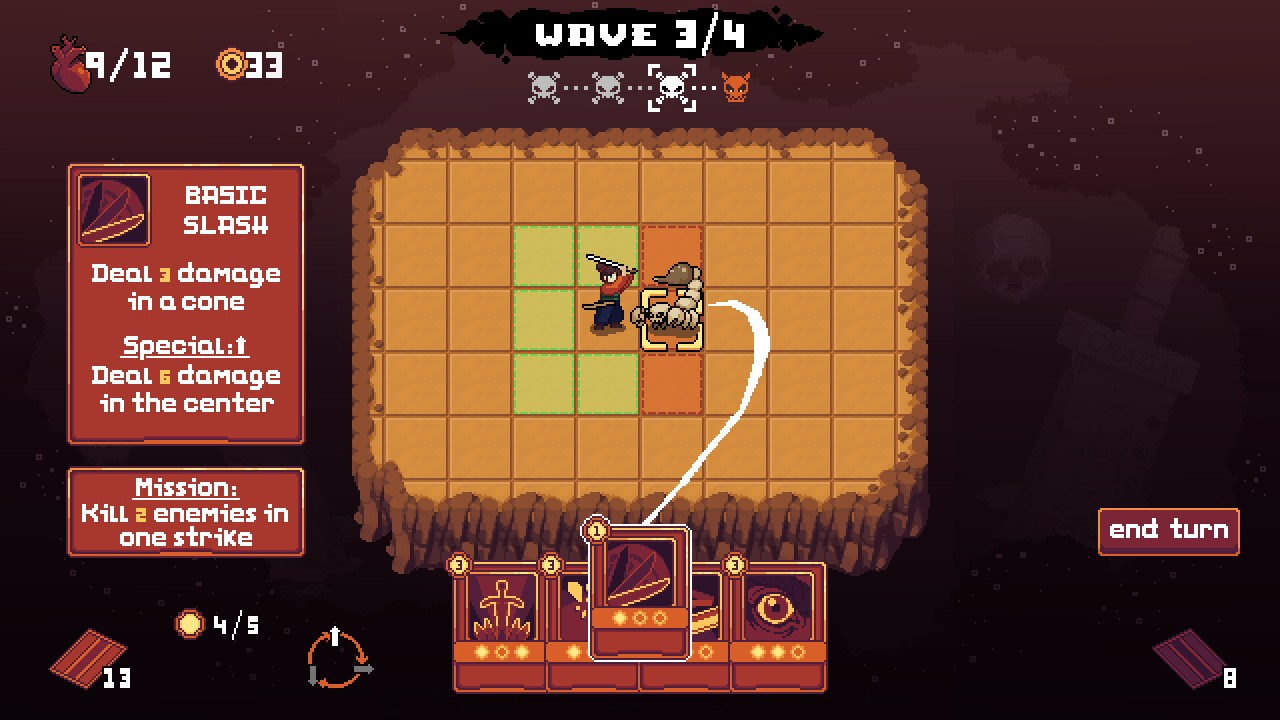End the current turn
The height and width of the screenshot is (720, 1280).
[x=1168, y=531]
